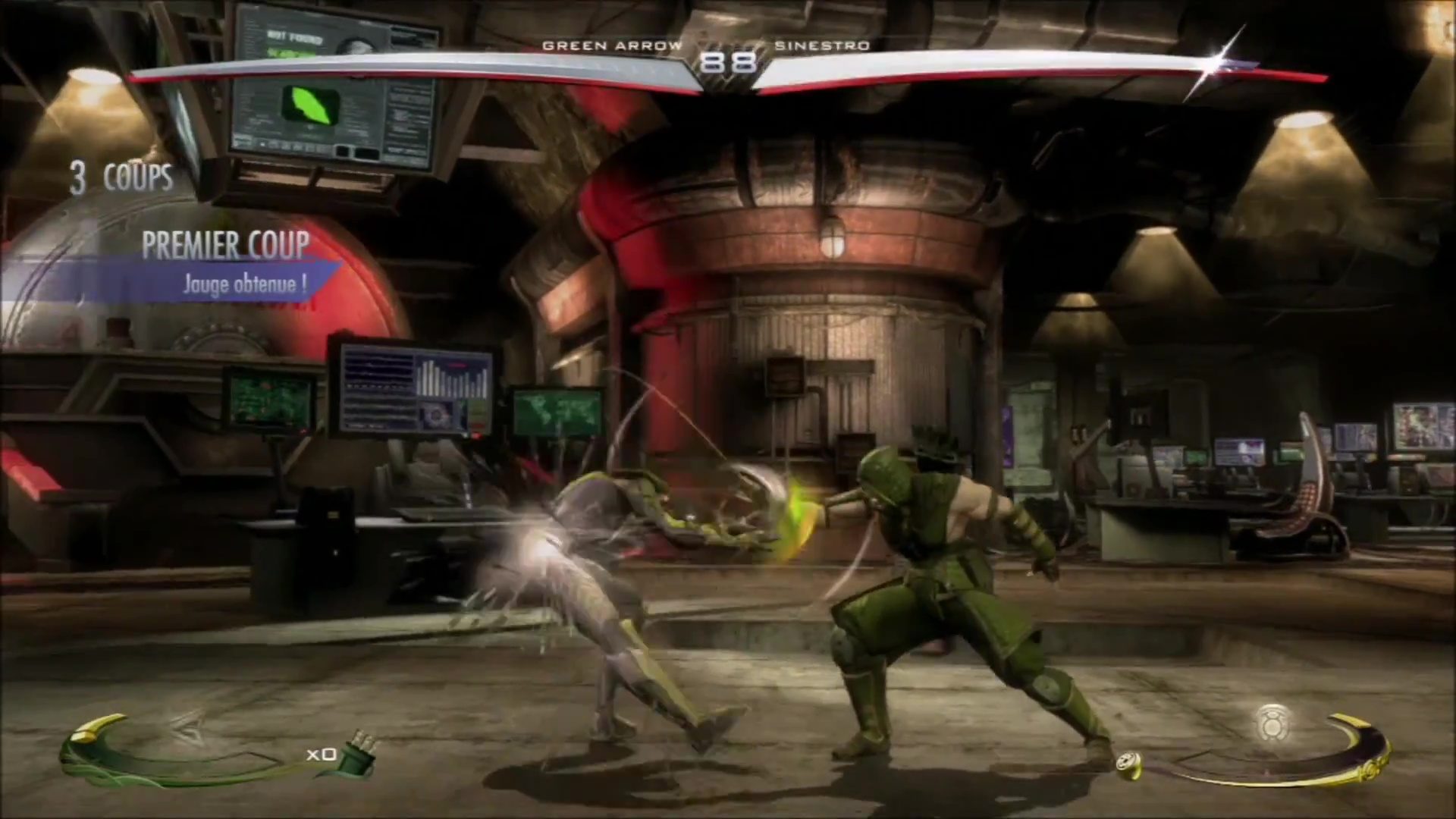Viewport: 1456px width, 819px height.
Task: Select the SINESTRO name label
Action: [821, 45]
